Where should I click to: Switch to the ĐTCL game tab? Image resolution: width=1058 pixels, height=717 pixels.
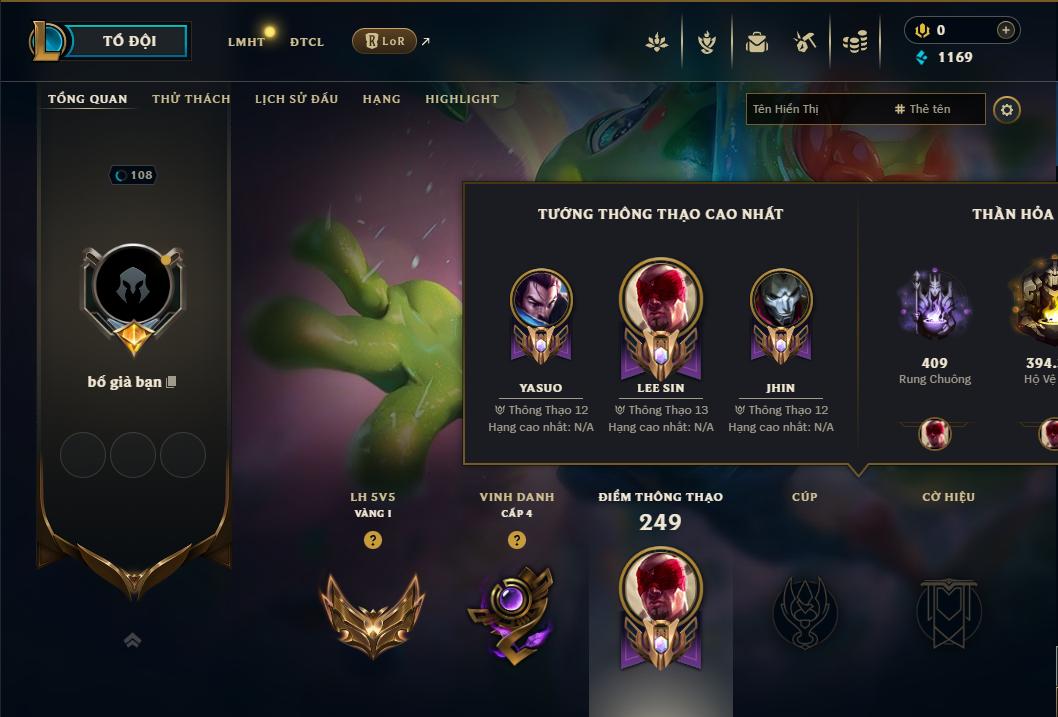pyautogui.click(x=307, y=42)
